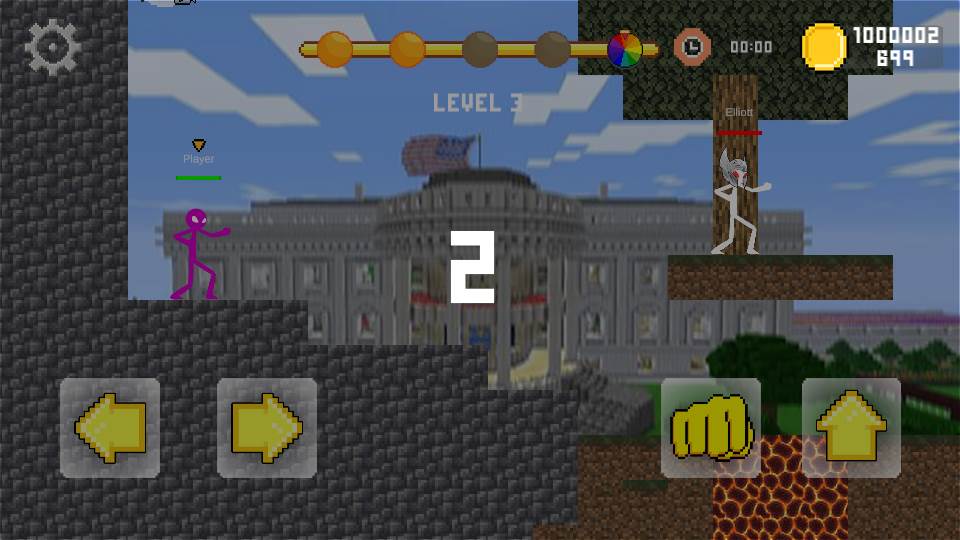Viewport: 960px width, 540px height.
Task: Tap the move right arrow button
Action: (267, 427)
